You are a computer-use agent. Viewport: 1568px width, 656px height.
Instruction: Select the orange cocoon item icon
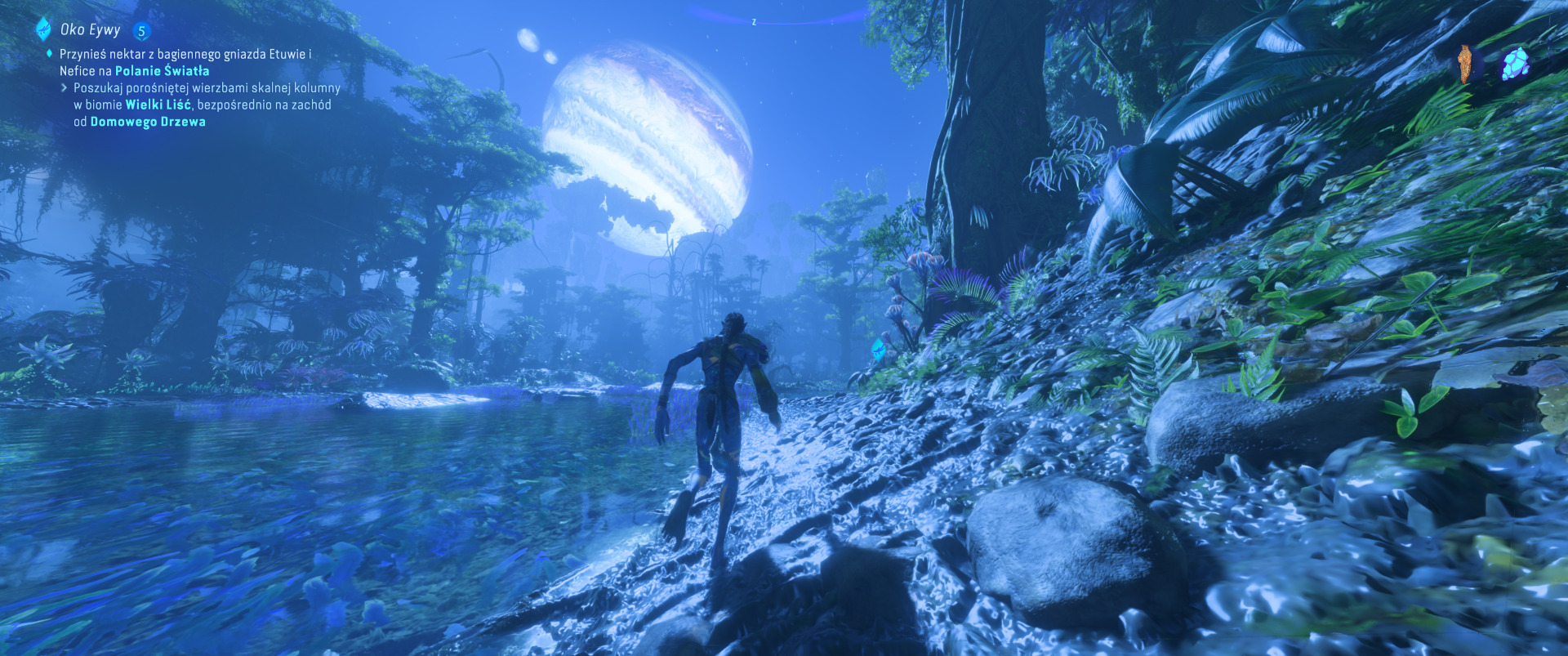point(1468,63)
